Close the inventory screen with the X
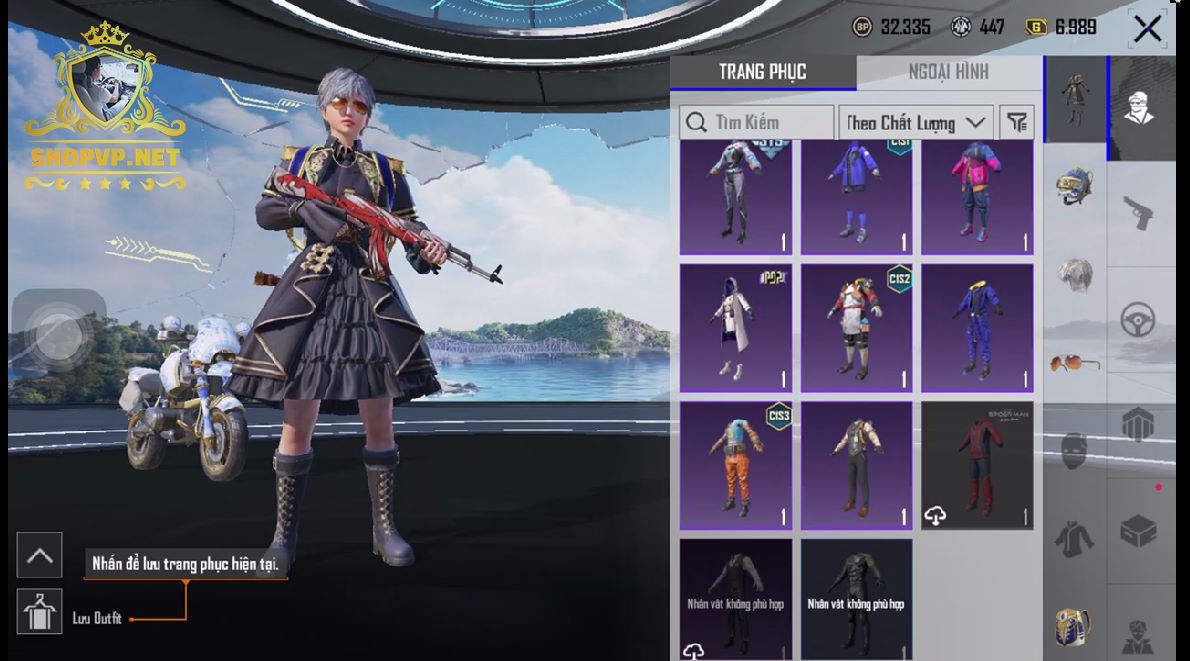This screenshot has width=1190, height=661. (1147, 28)
